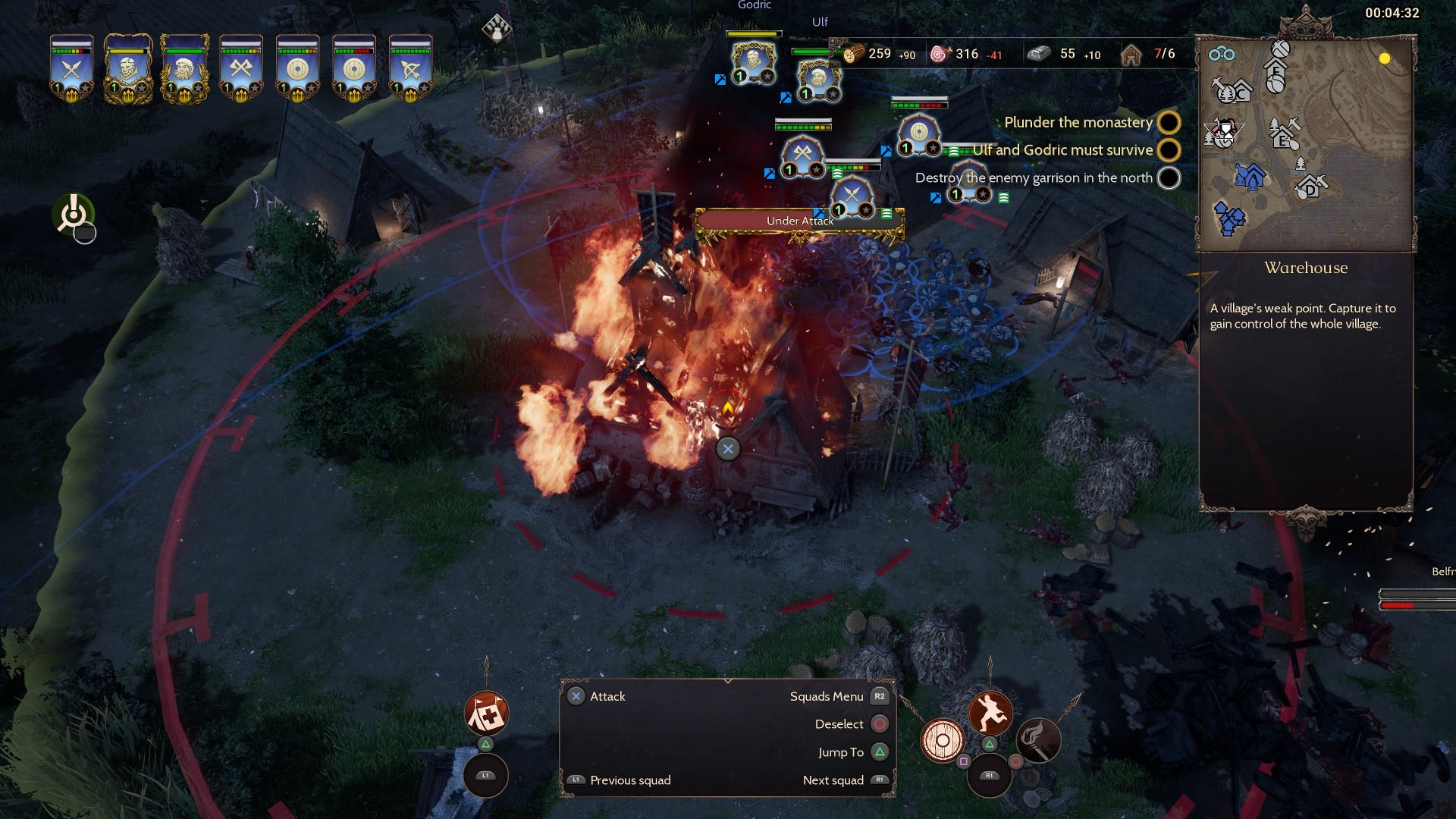
Task: Select Godric's floating hero marker
Action: click(x=753, y=61)
